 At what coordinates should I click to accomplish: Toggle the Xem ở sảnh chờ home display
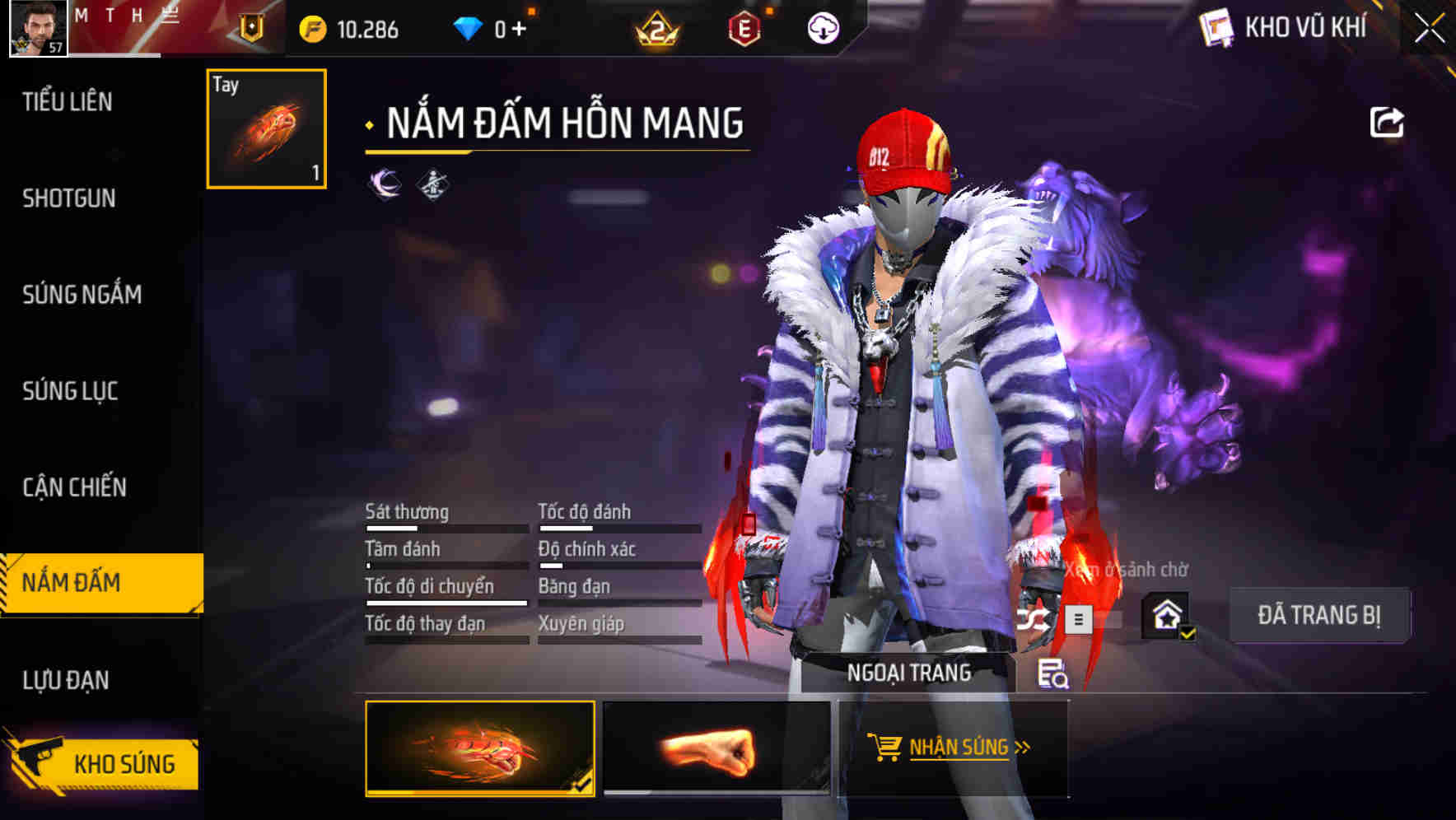click(x=1168, y=615)
